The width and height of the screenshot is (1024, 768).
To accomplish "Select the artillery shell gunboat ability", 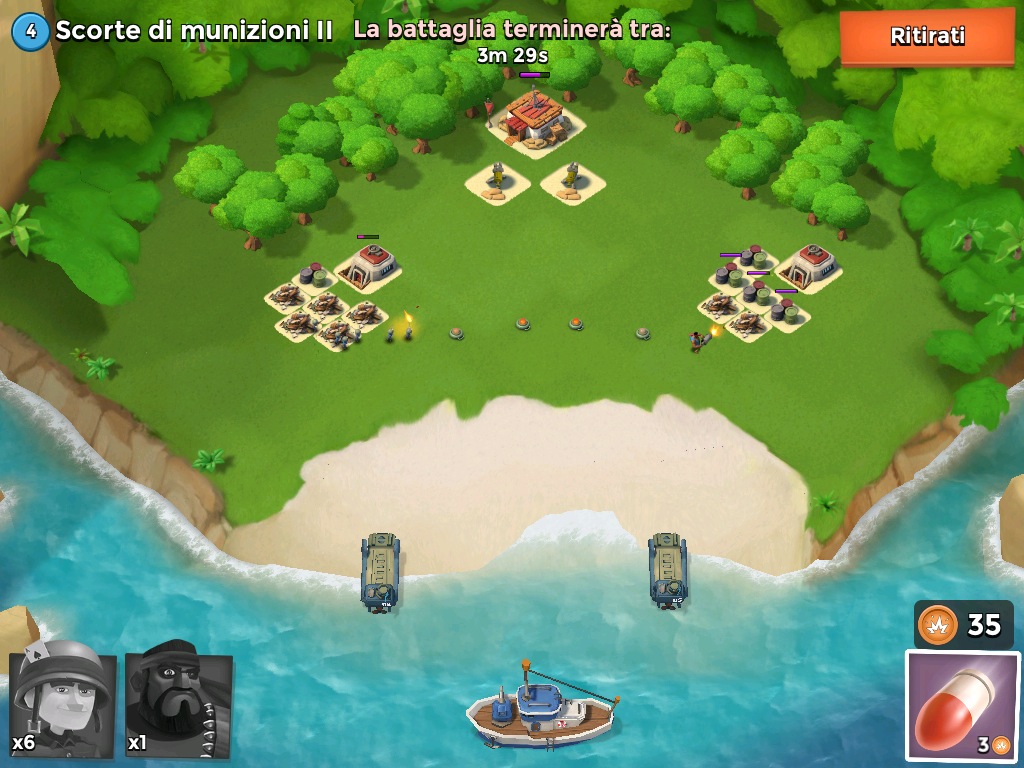I will point(962,704).
